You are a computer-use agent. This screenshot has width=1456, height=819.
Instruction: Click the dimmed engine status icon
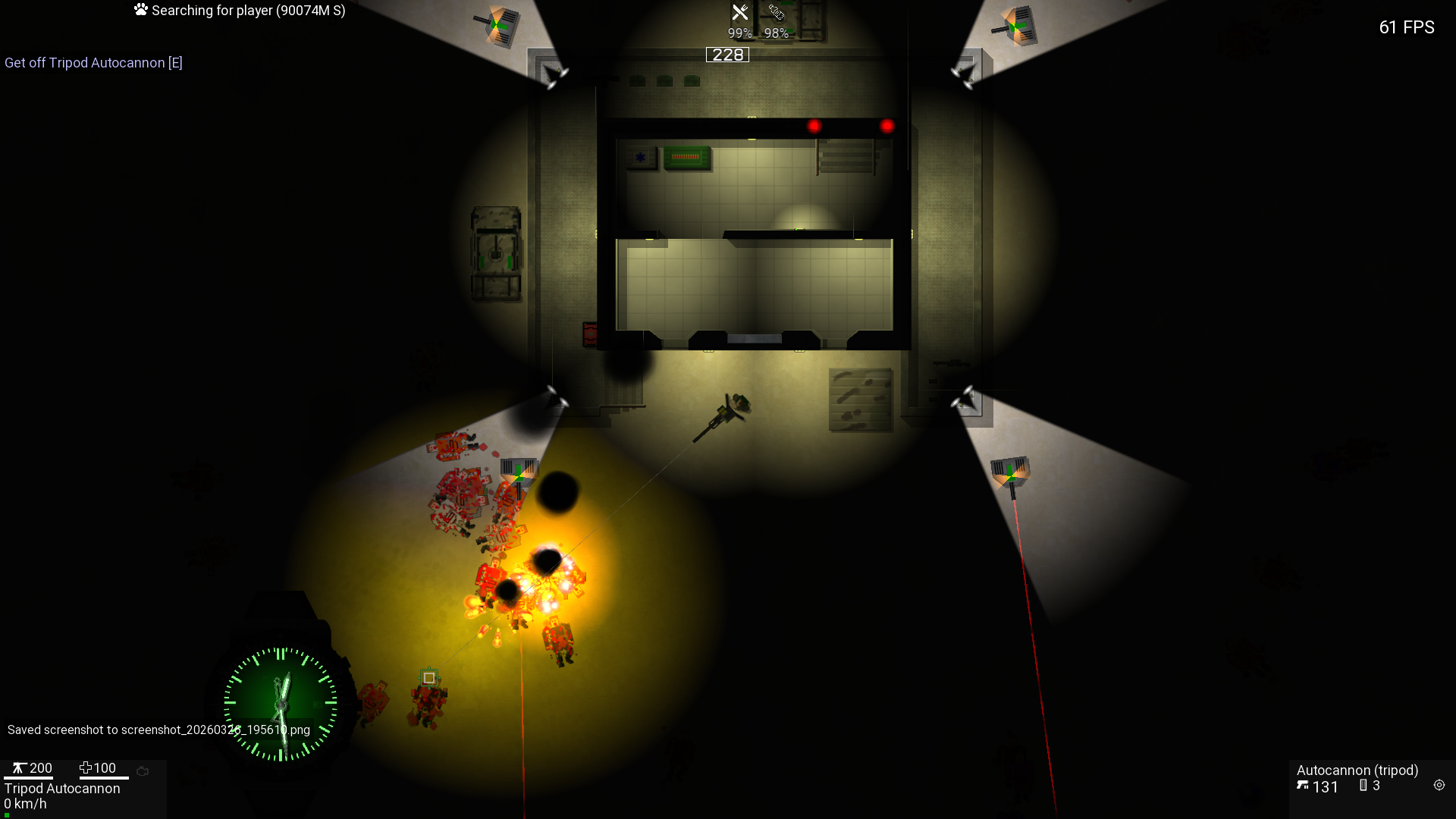click(143, 771)
